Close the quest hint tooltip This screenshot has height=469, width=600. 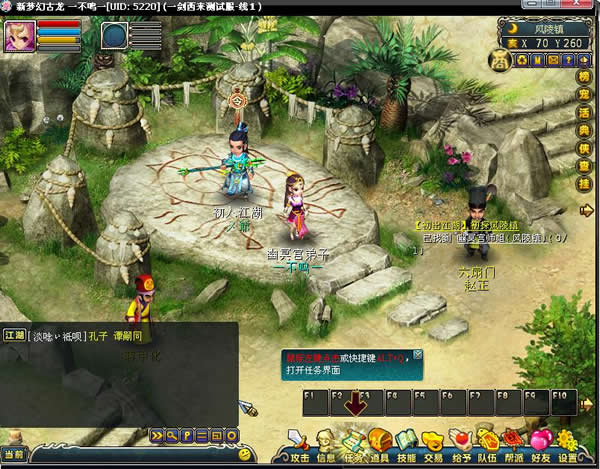[418, 354]
